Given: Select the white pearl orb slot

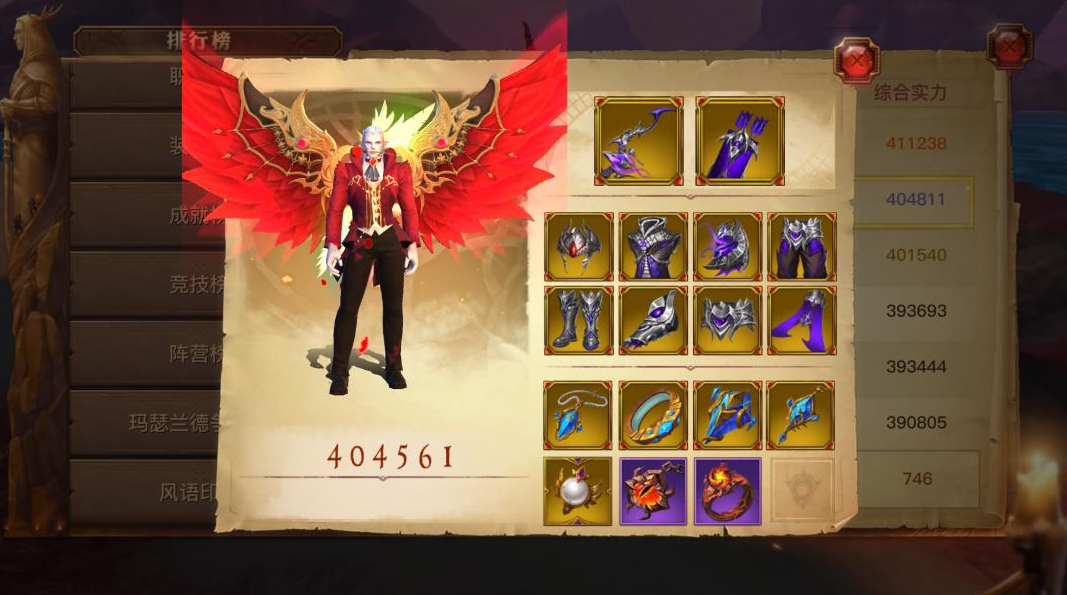Looking at the screenshot, I should [579, 491].
